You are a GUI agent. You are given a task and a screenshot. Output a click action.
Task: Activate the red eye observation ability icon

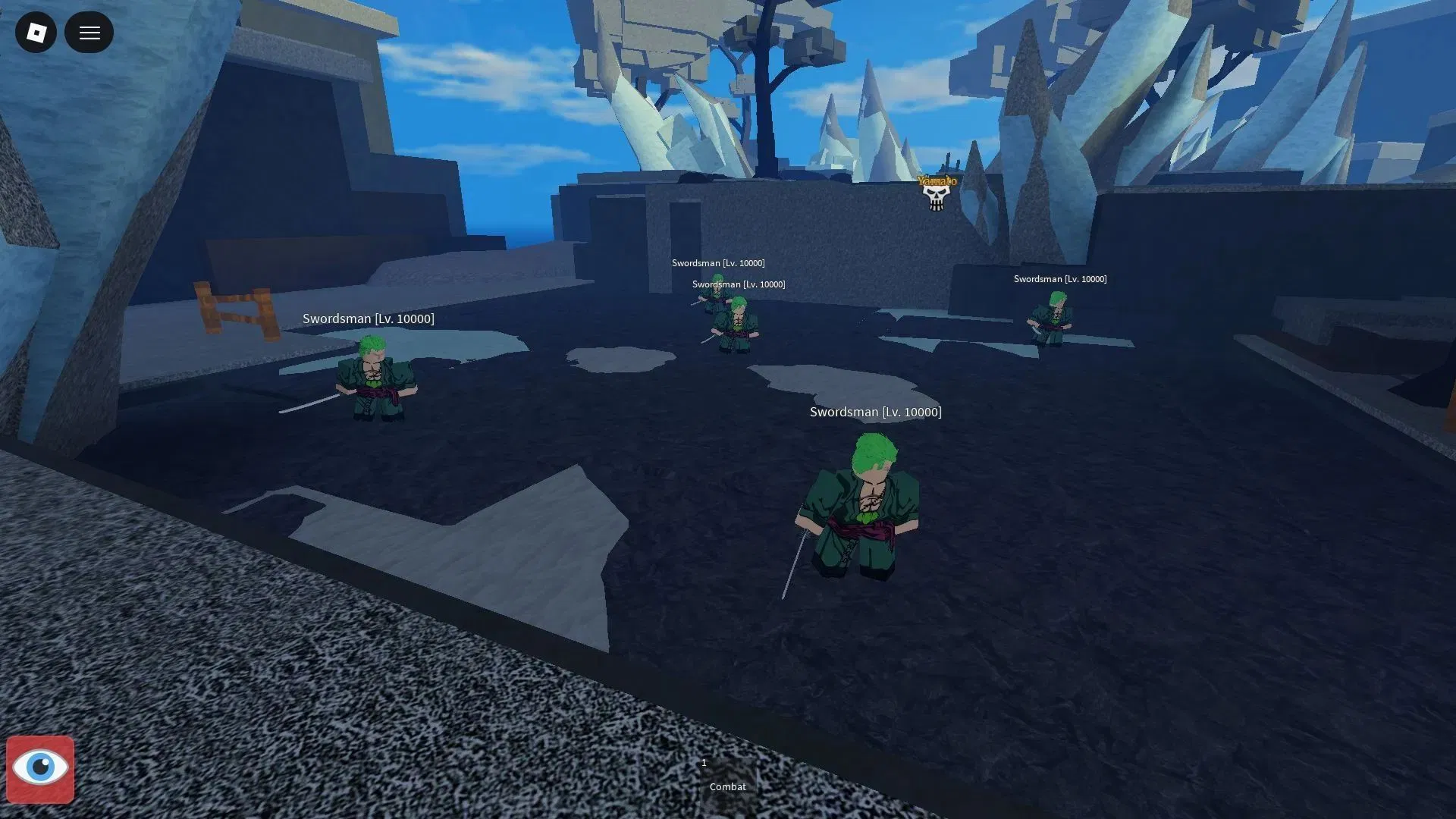coord(39,769)
